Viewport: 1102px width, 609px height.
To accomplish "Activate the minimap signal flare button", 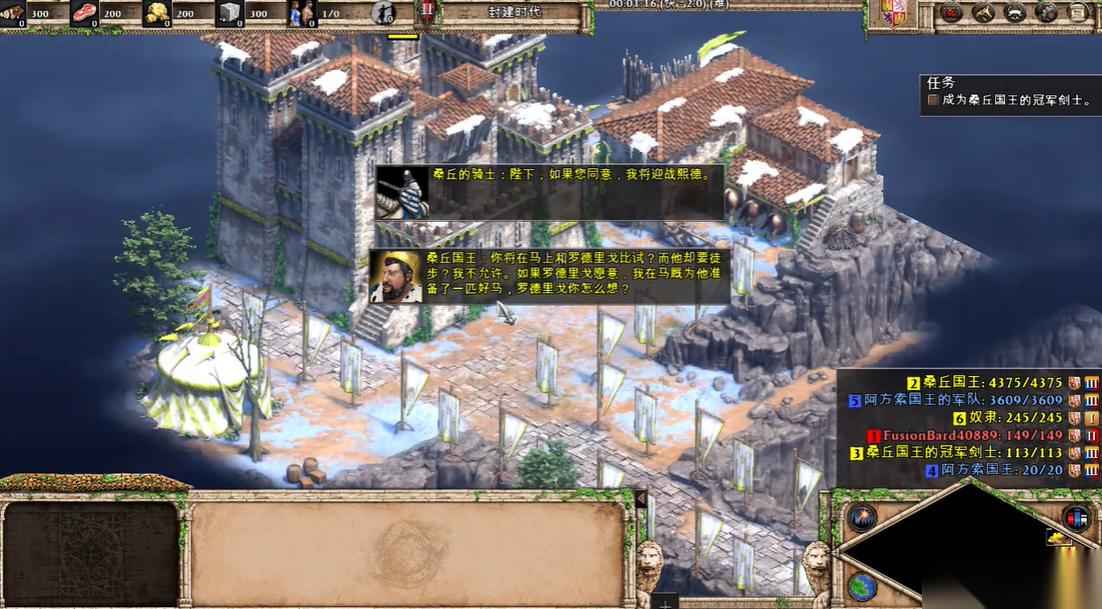I will [861, 517].
